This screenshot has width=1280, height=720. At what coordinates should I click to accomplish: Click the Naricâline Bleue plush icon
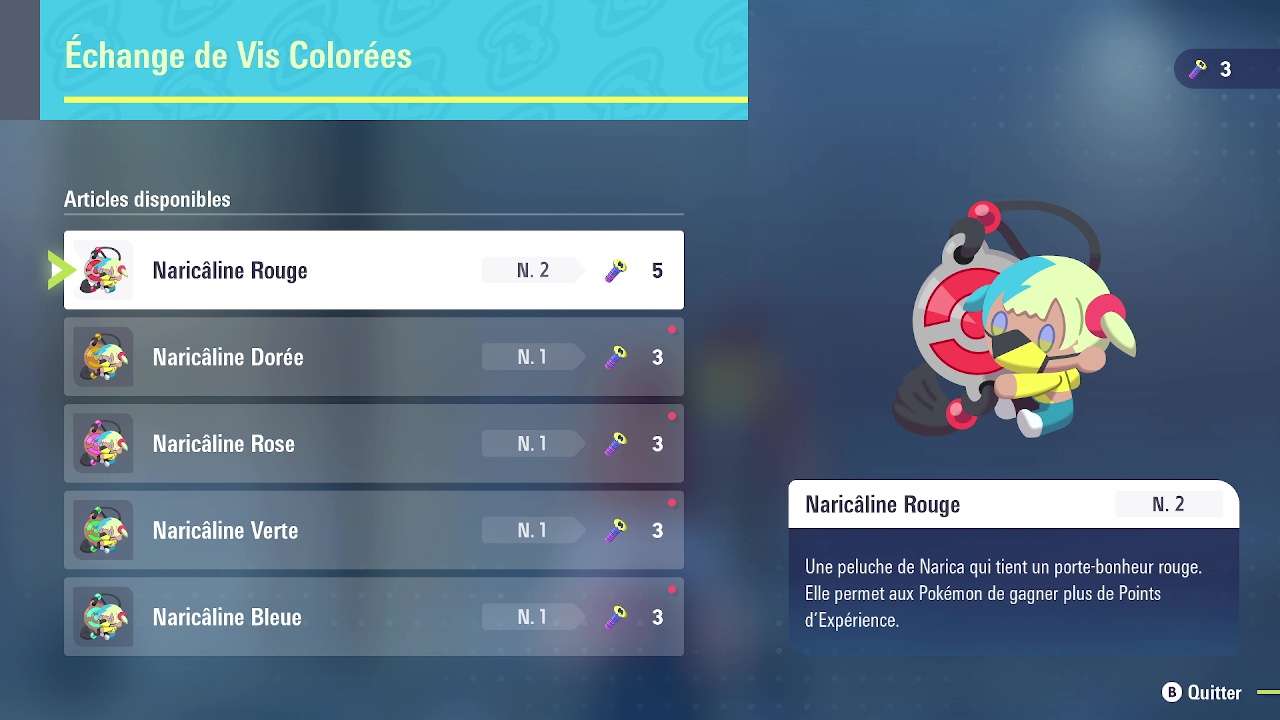click(x=103, y=617)
